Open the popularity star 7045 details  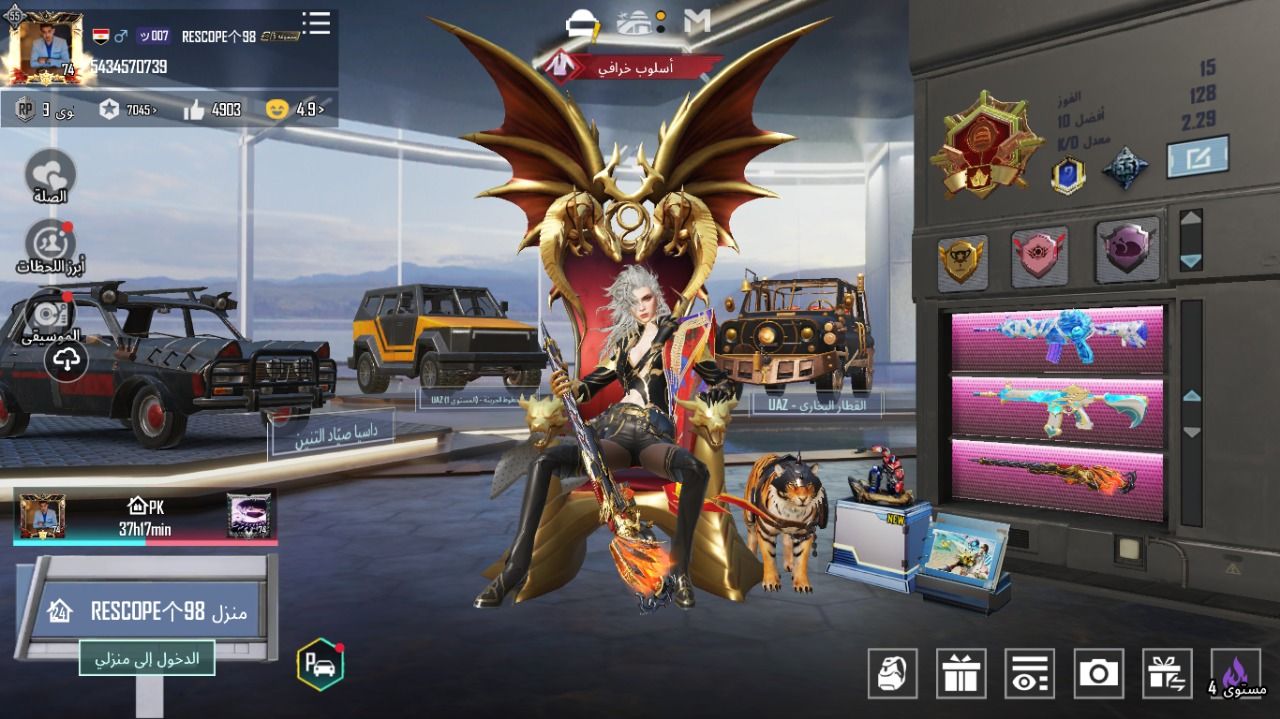click(128, 110)
